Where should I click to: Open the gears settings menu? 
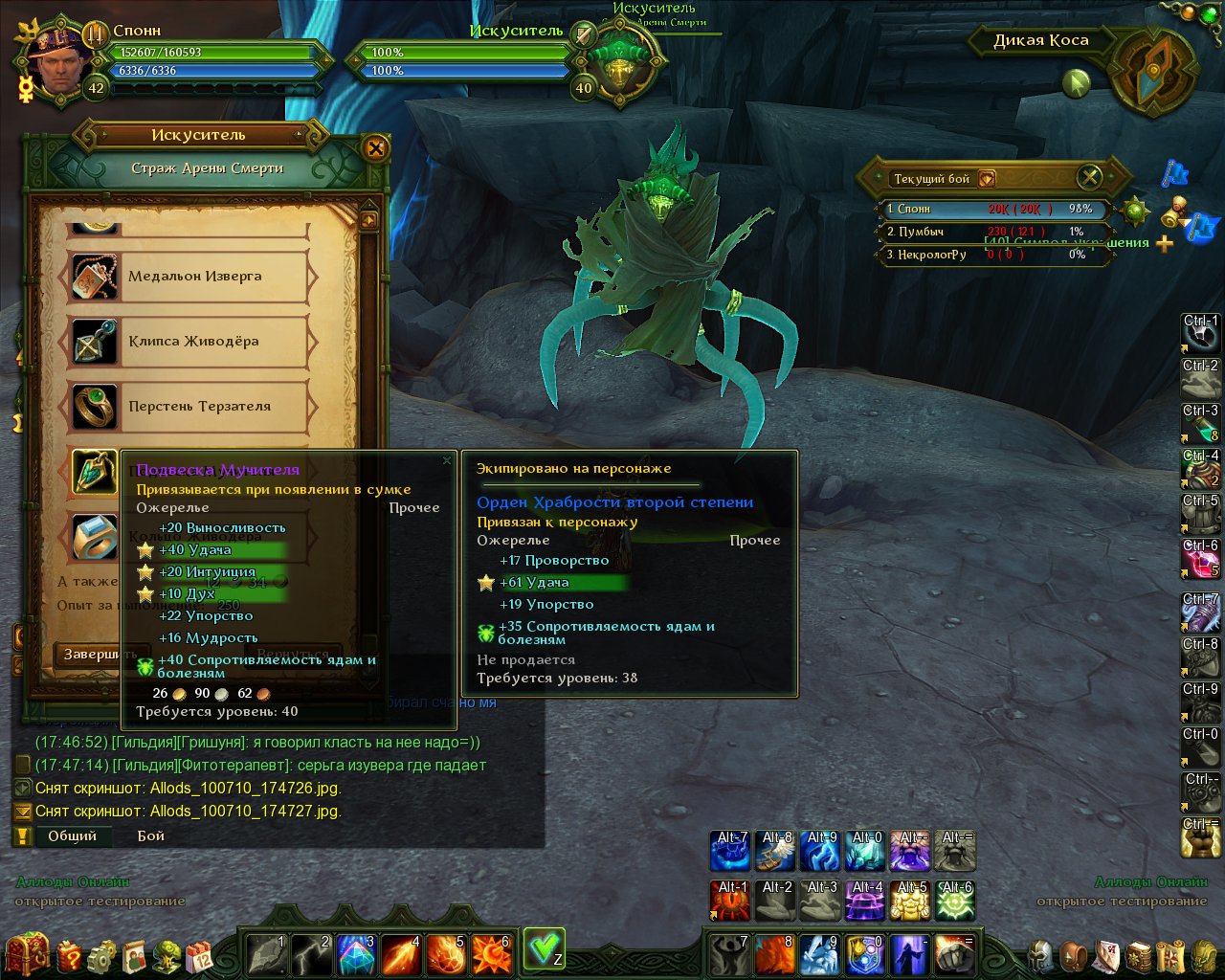coord(101,955)
